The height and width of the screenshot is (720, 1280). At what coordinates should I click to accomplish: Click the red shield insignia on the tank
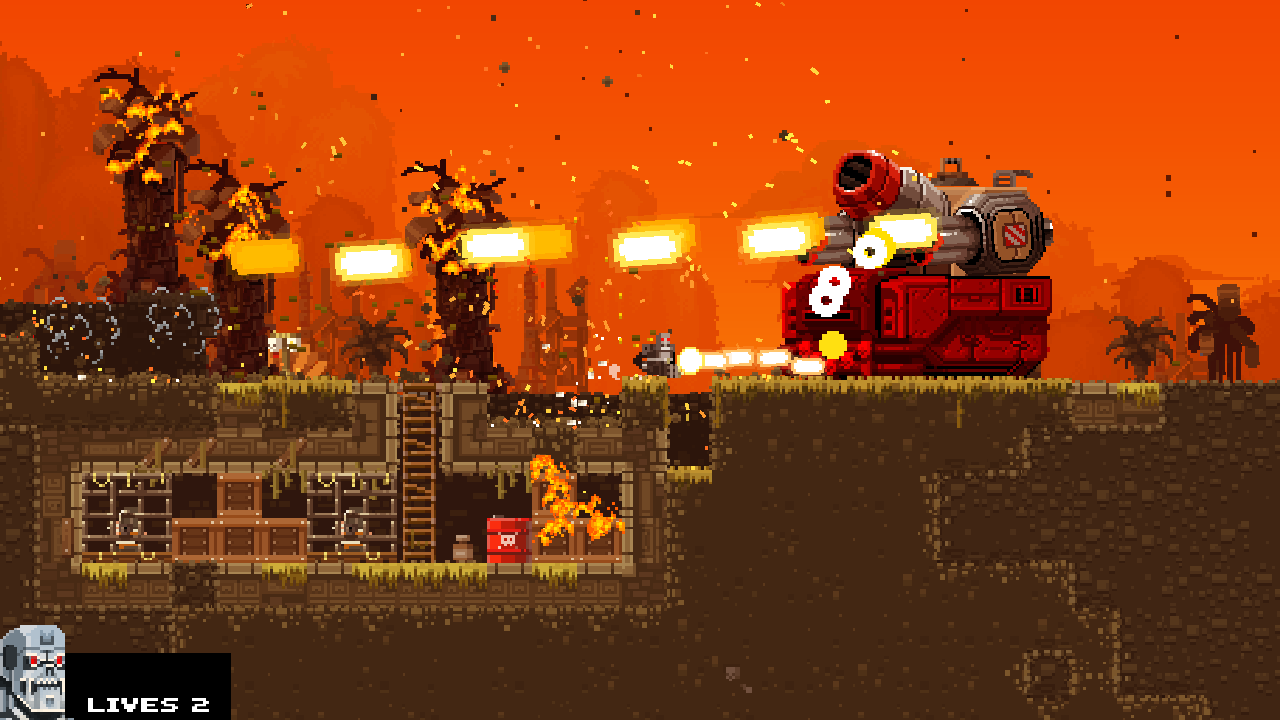click(1016, 240)
